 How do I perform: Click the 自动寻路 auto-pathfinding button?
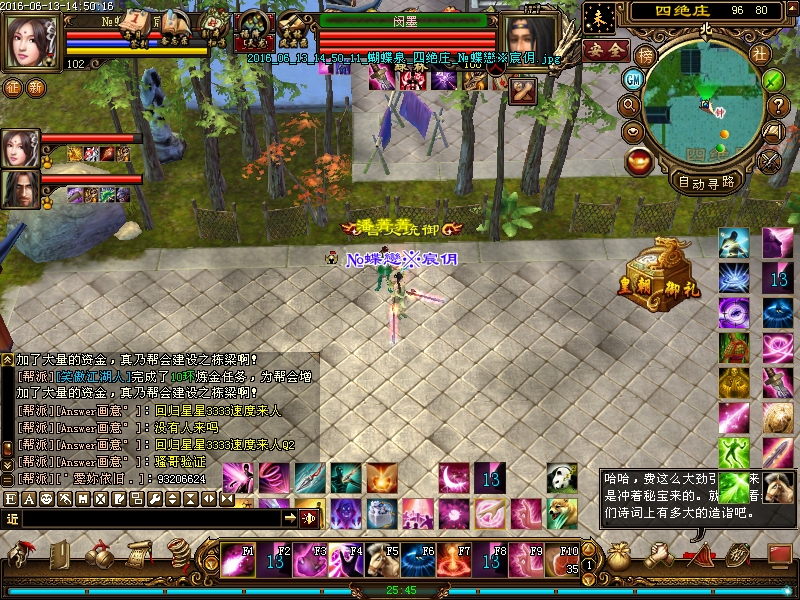(x=707, y=182)
